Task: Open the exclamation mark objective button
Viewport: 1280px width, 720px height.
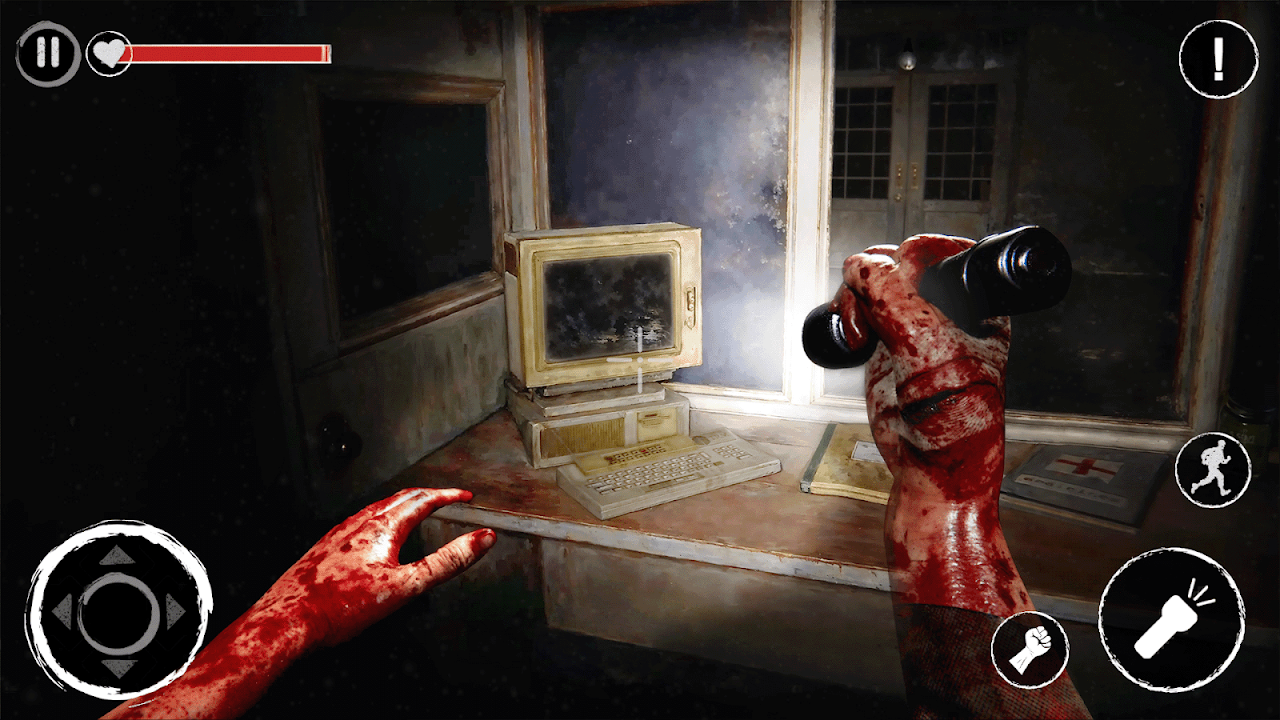Action: [1217, 60]
